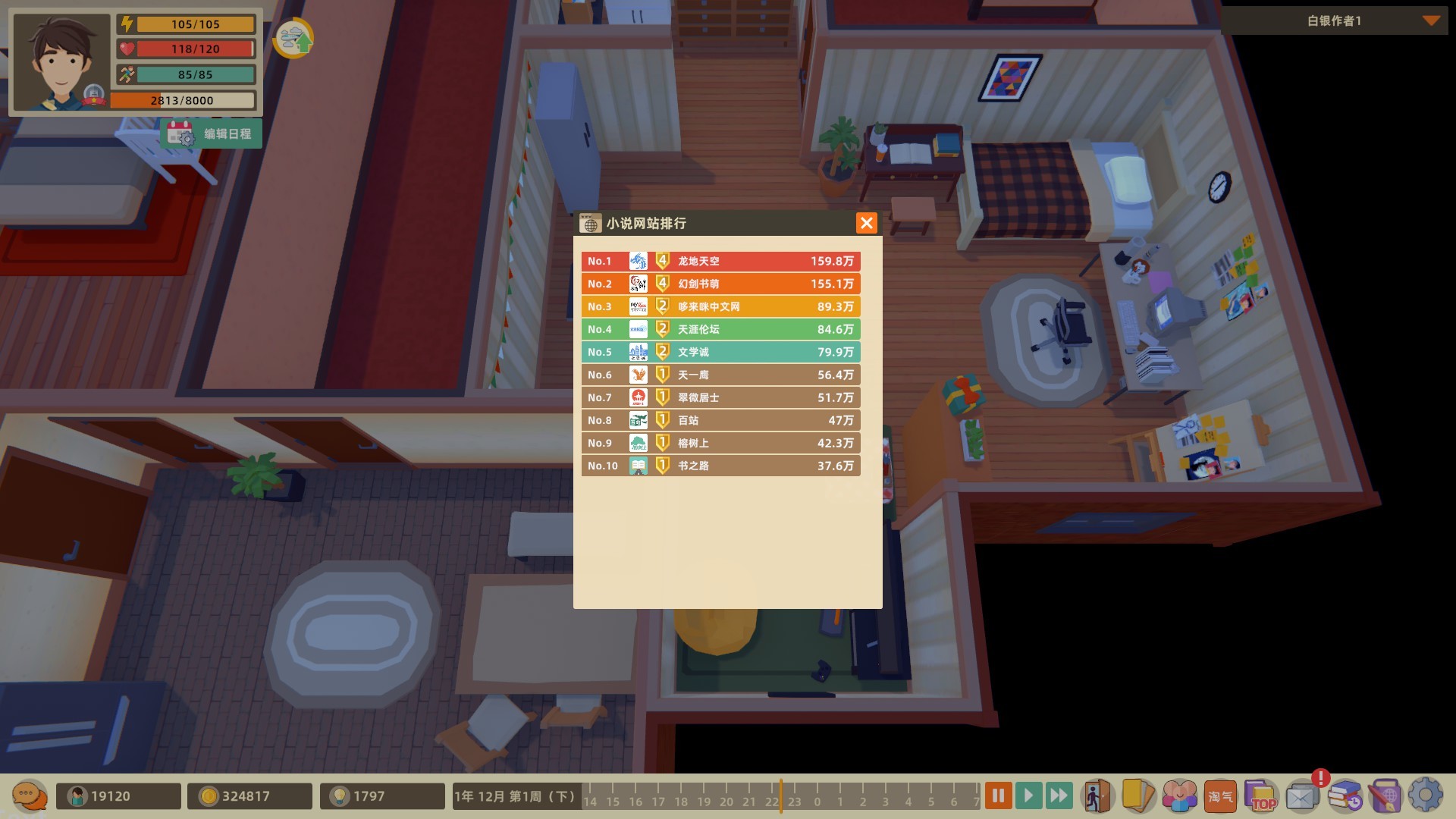Click the exit door icon
Viewport: 1456px width, 819px height.
pyautogui.click(x=1097, y=795)
